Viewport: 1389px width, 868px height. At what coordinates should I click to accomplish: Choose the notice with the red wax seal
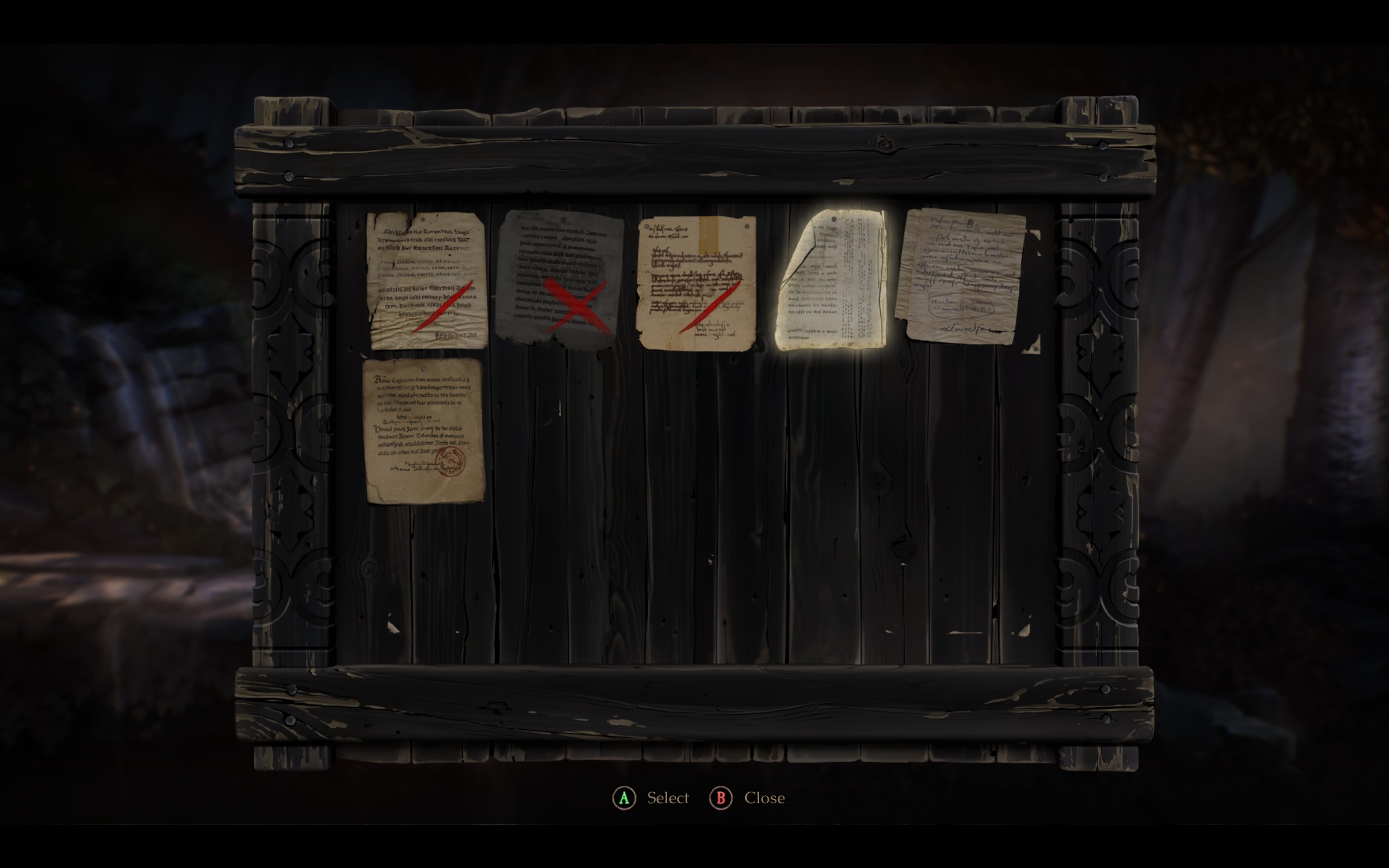pyautogui.click(x=424, y=431)
